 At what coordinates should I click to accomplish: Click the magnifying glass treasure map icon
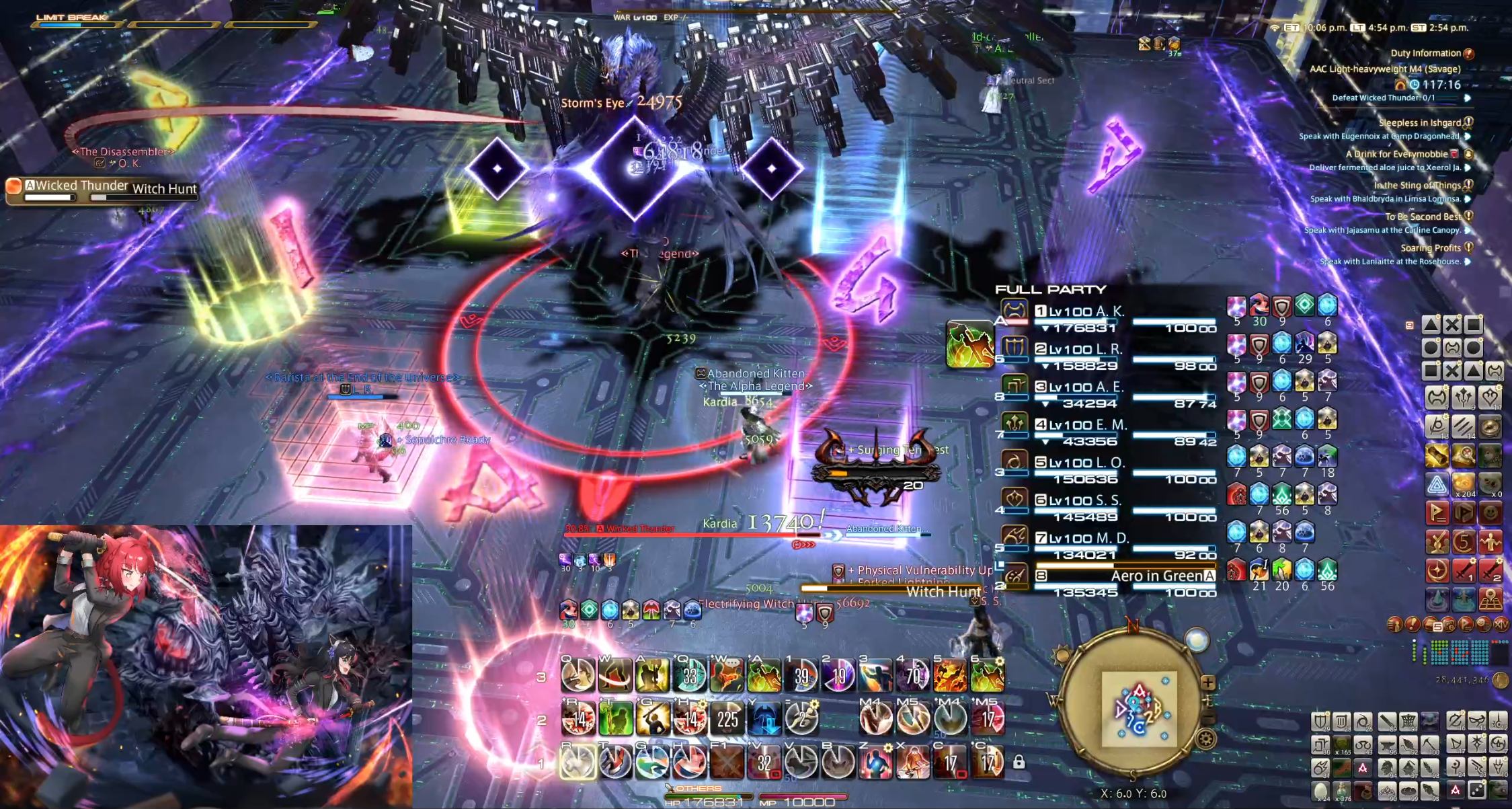[1463, 456]
